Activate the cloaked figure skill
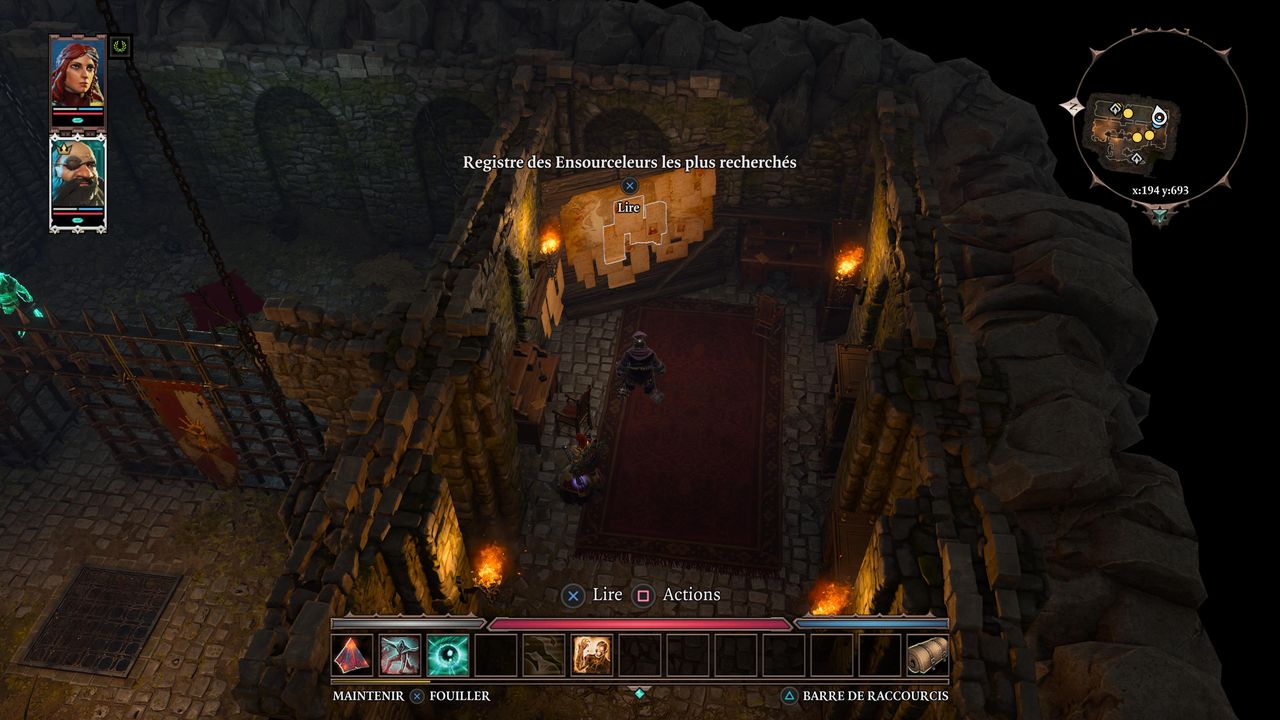 tap(400, 656)
